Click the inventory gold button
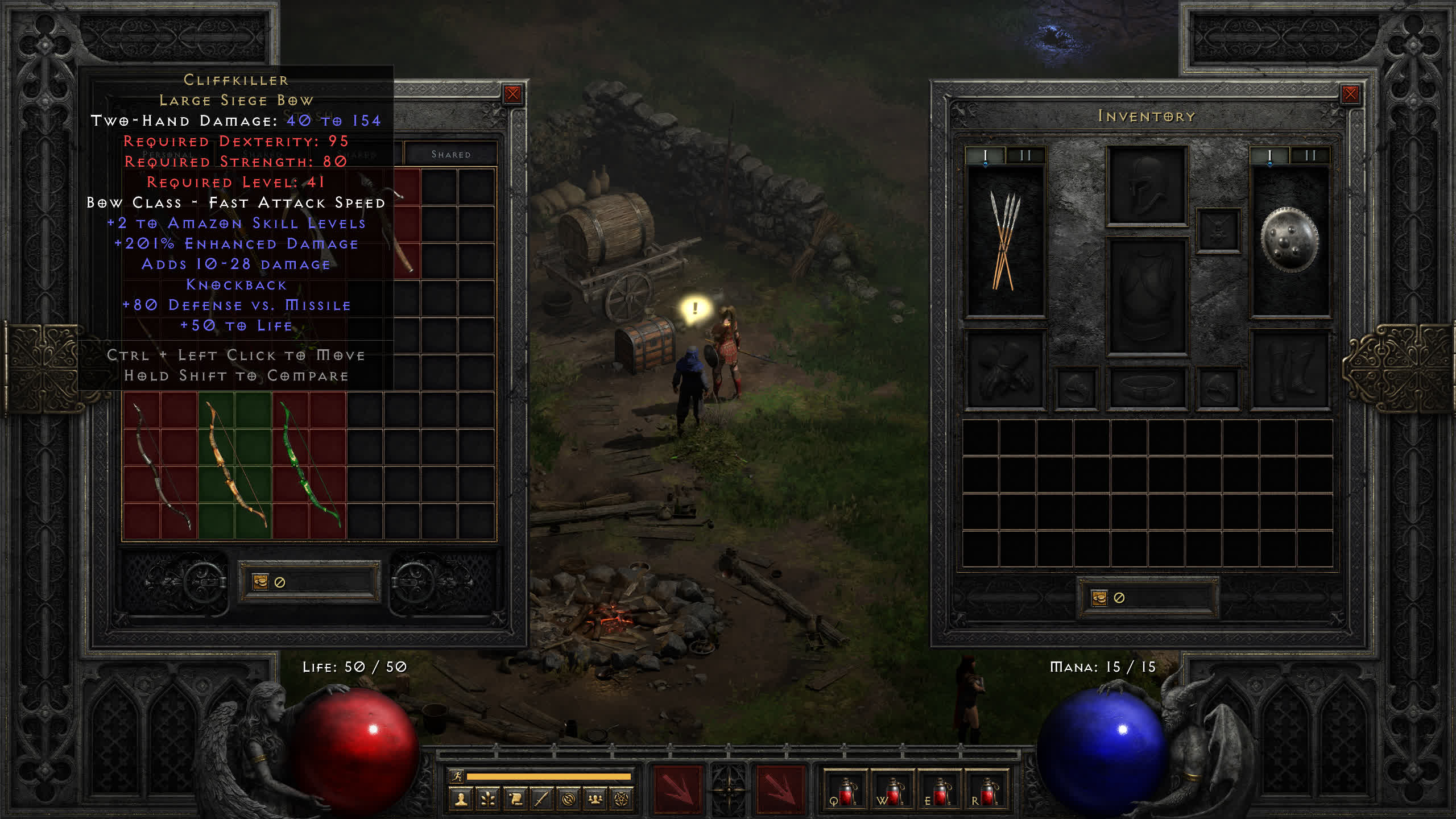Viewport: 1456px width, 819px height. 1099,598
